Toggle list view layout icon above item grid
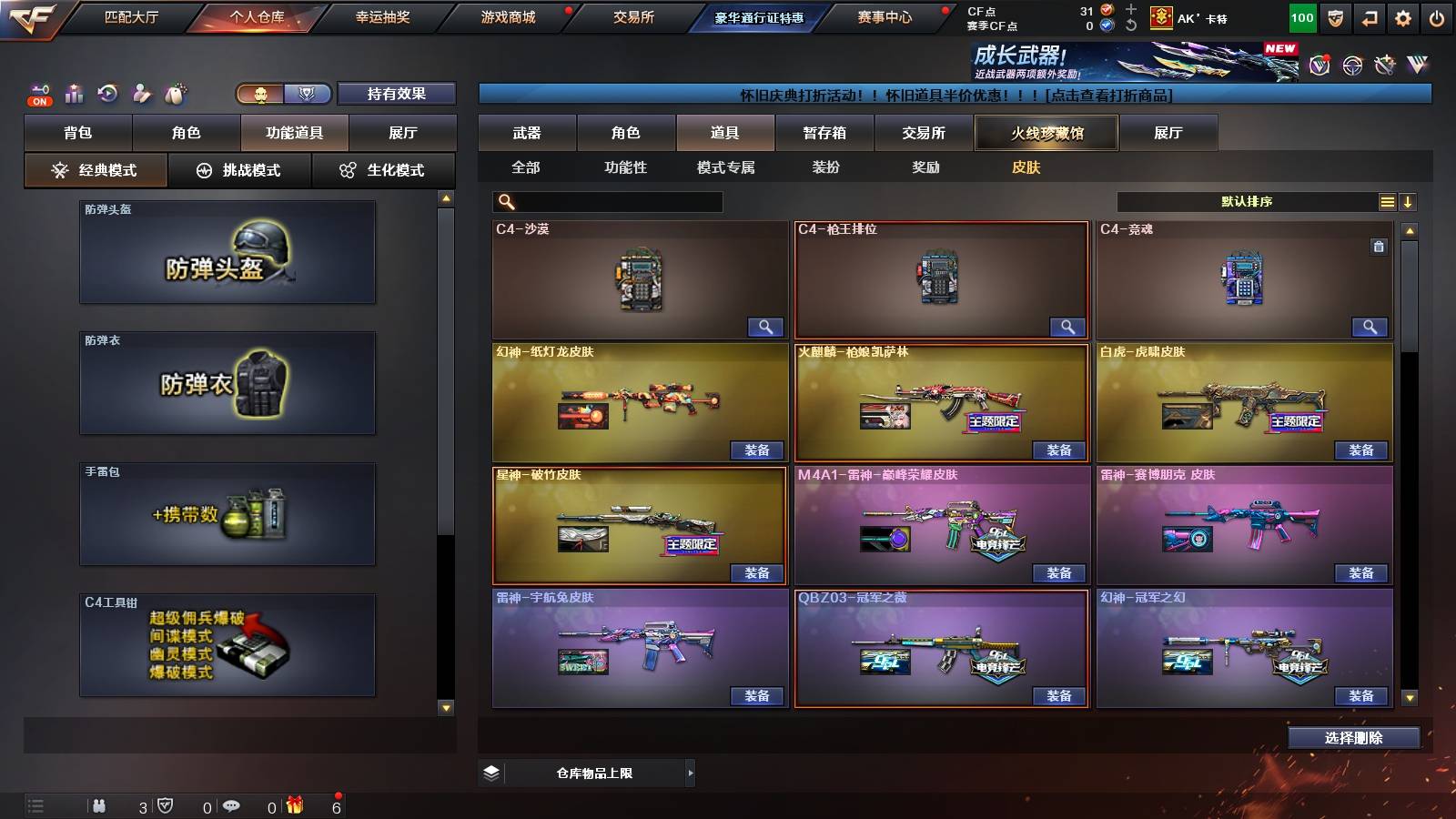The image size is (1456, 819). tap(1388, 201)
